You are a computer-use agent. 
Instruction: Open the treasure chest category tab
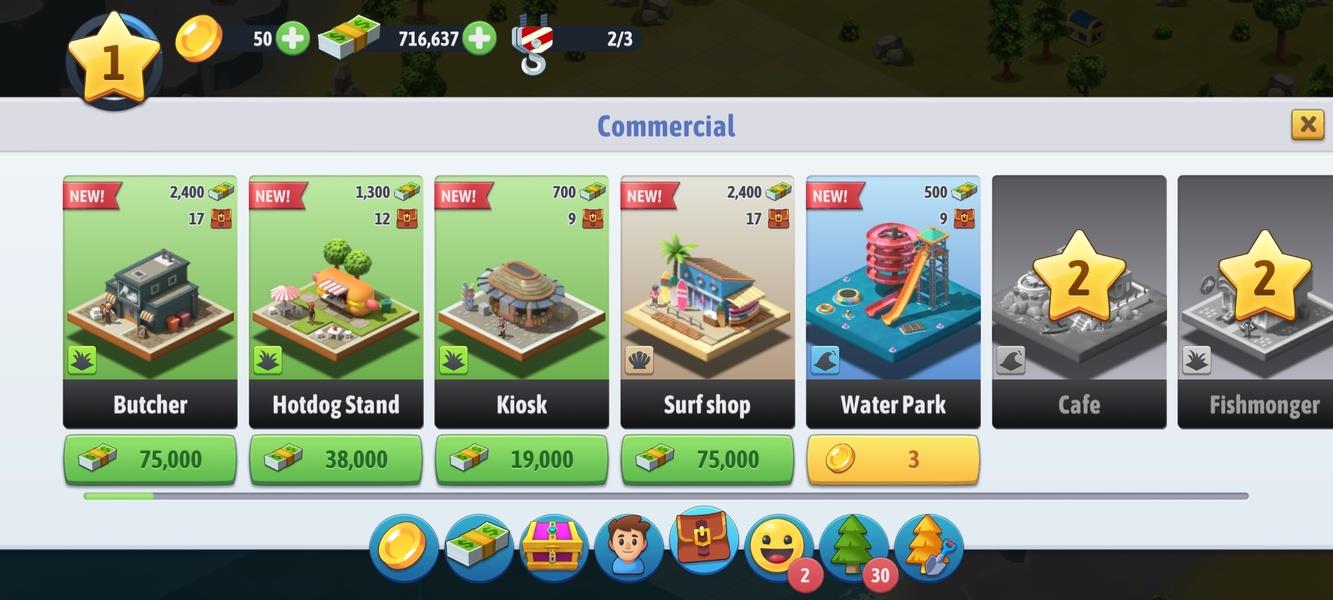tap(553, 548)
